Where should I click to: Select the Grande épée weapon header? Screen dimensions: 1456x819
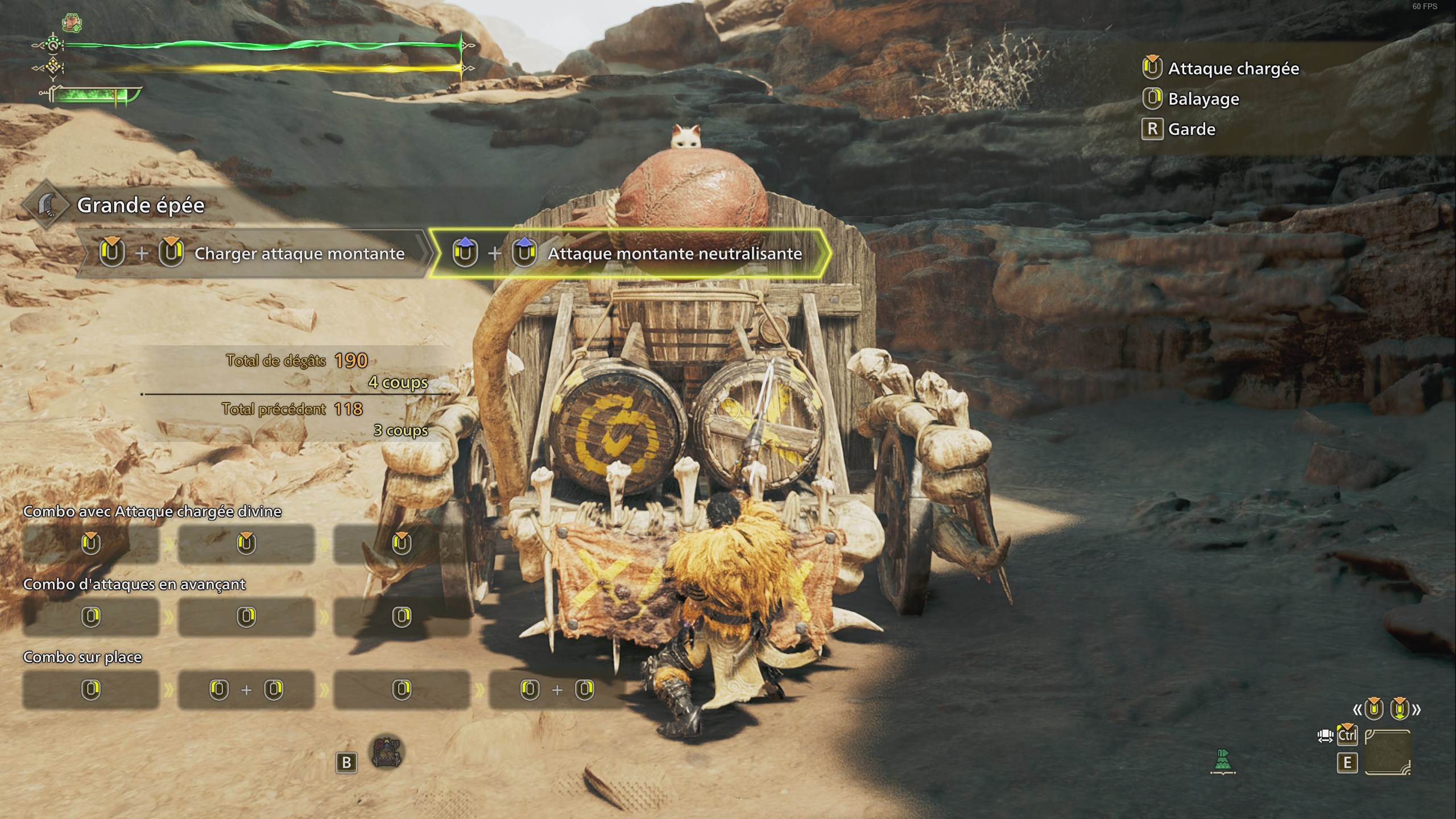140,205
